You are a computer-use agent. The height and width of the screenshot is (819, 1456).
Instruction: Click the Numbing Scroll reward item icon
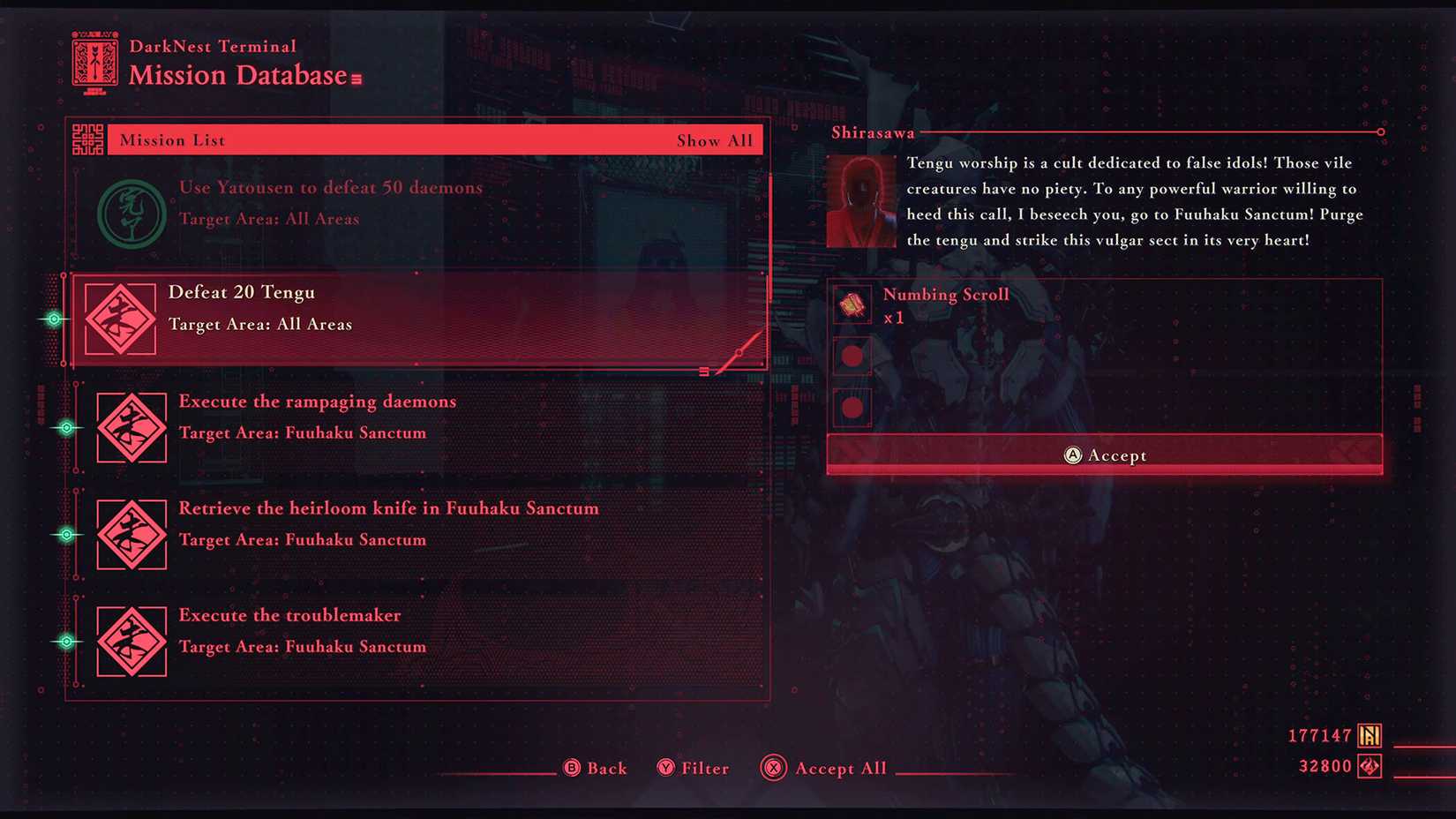coord(852,304)
